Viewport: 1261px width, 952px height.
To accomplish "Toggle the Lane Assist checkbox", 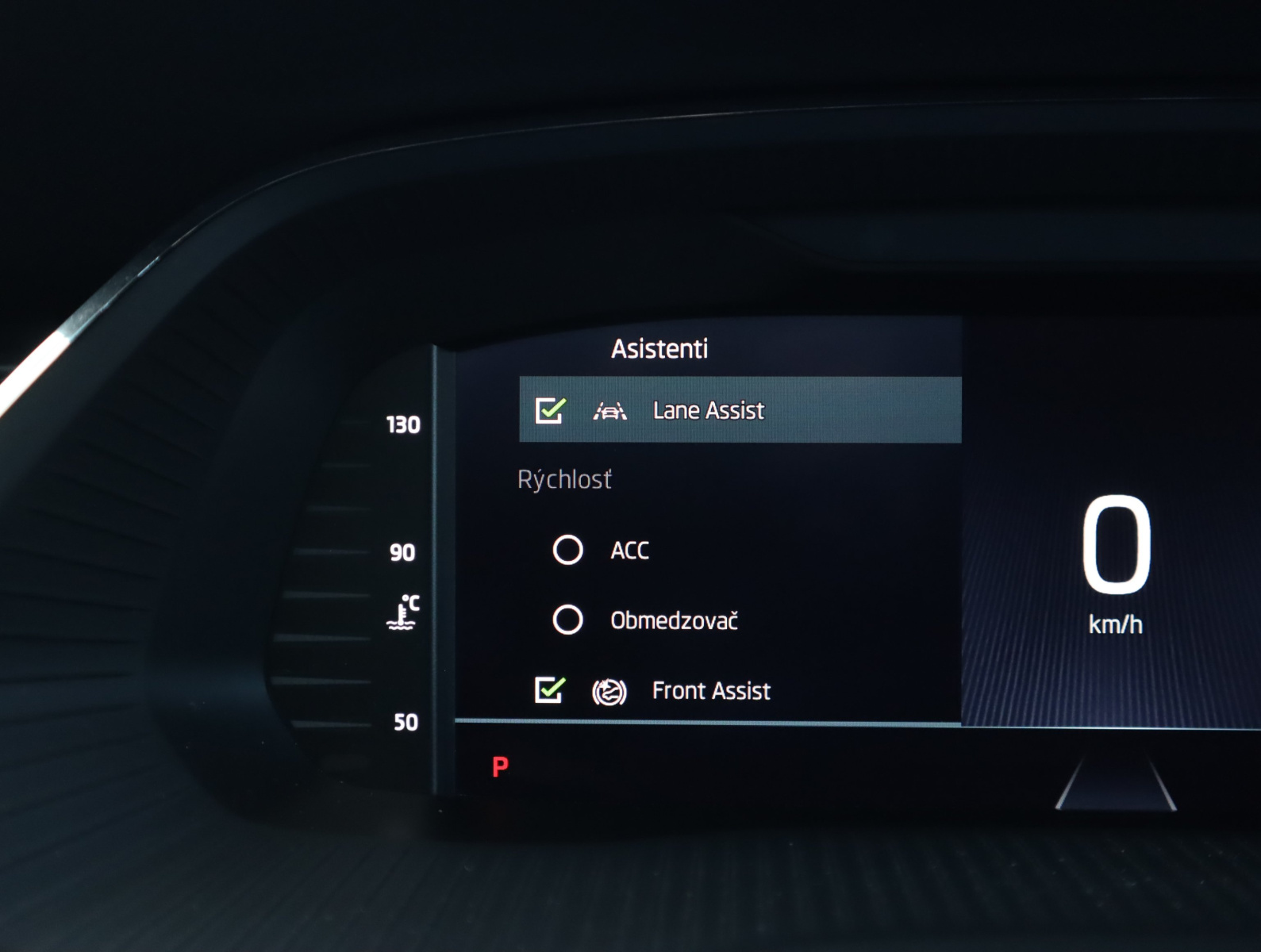I will (x=549, y=410).
